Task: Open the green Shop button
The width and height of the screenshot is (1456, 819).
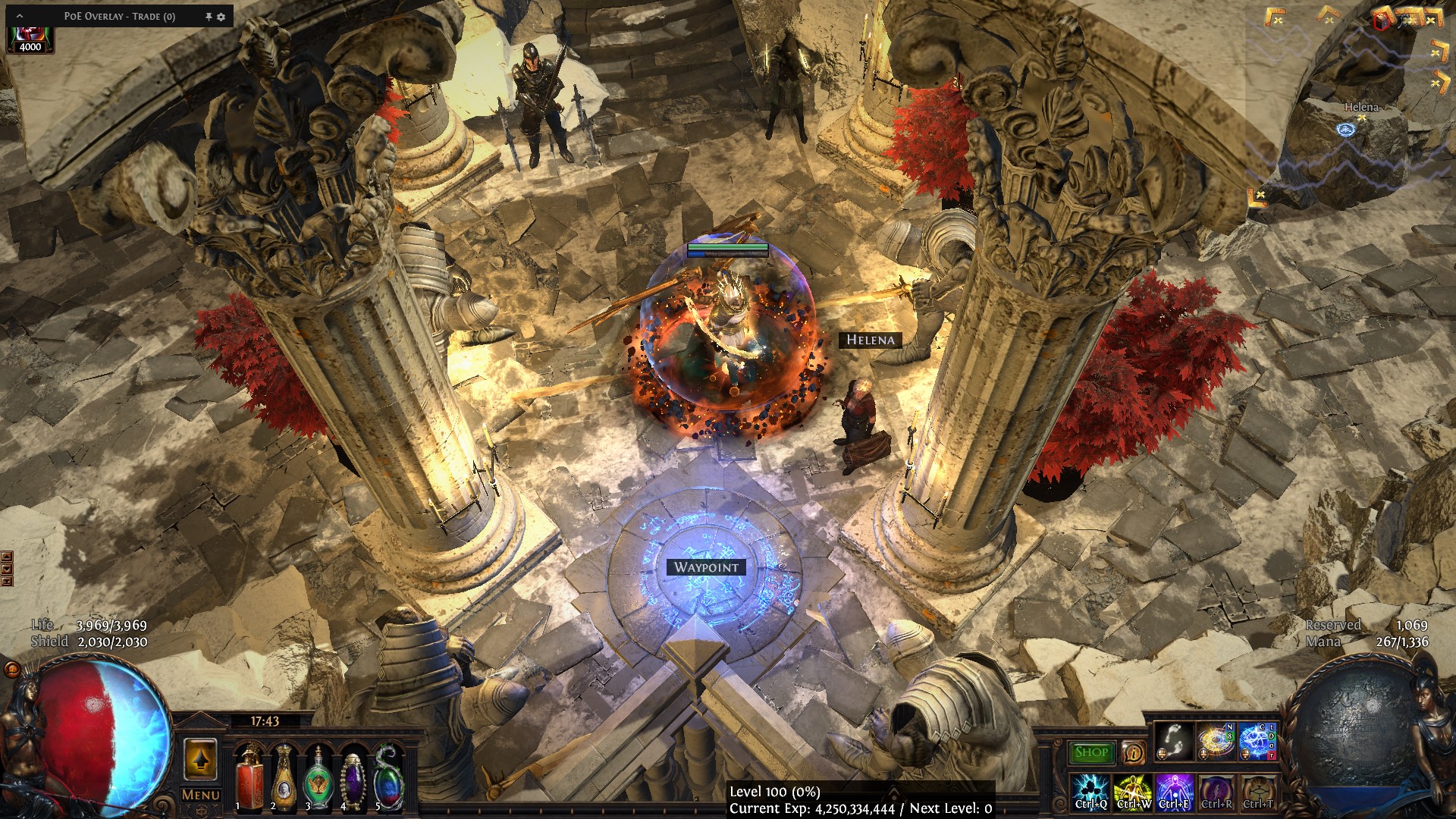Action: (x=1091, y=752)
